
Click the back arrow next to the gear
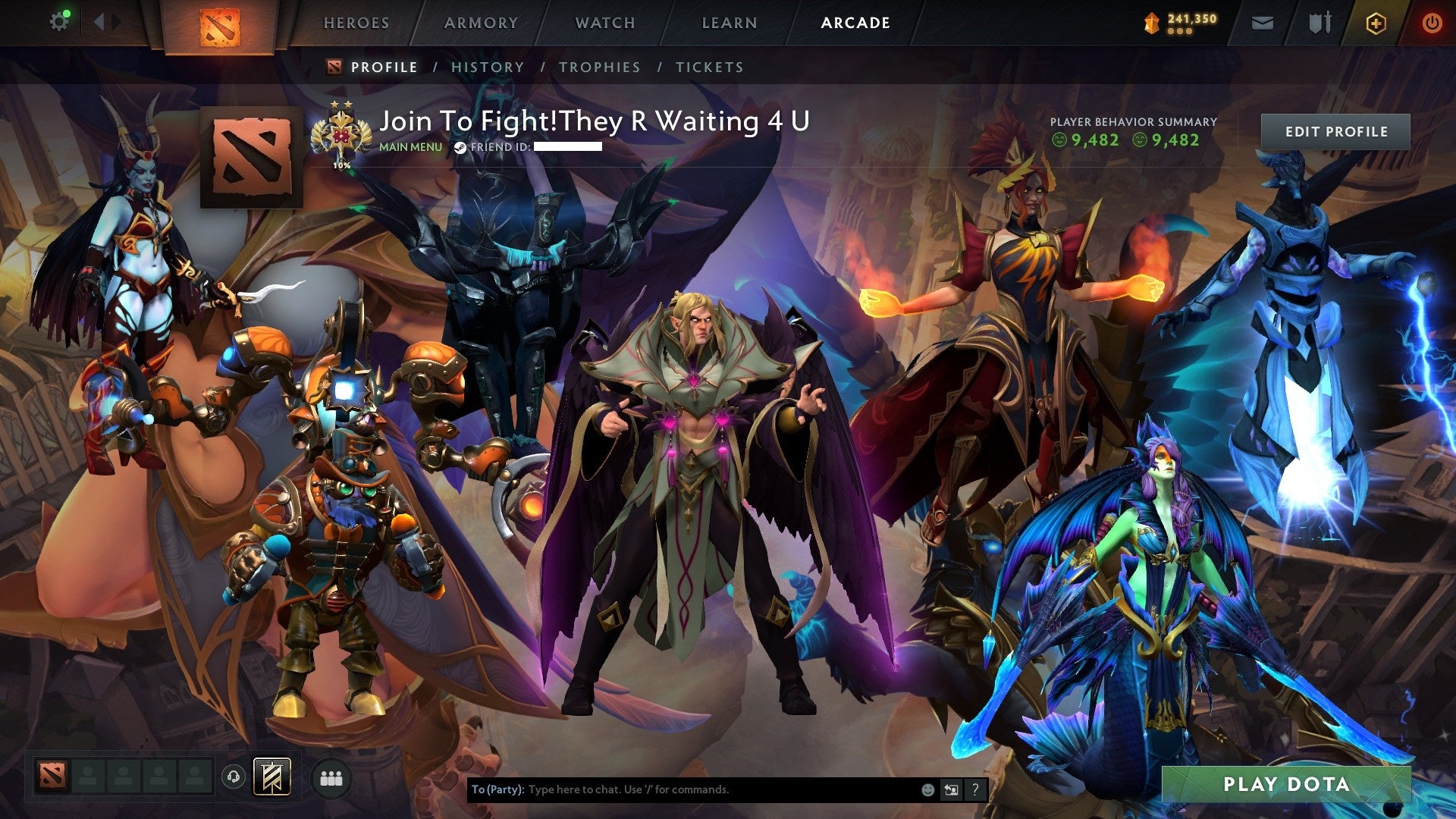99,20
